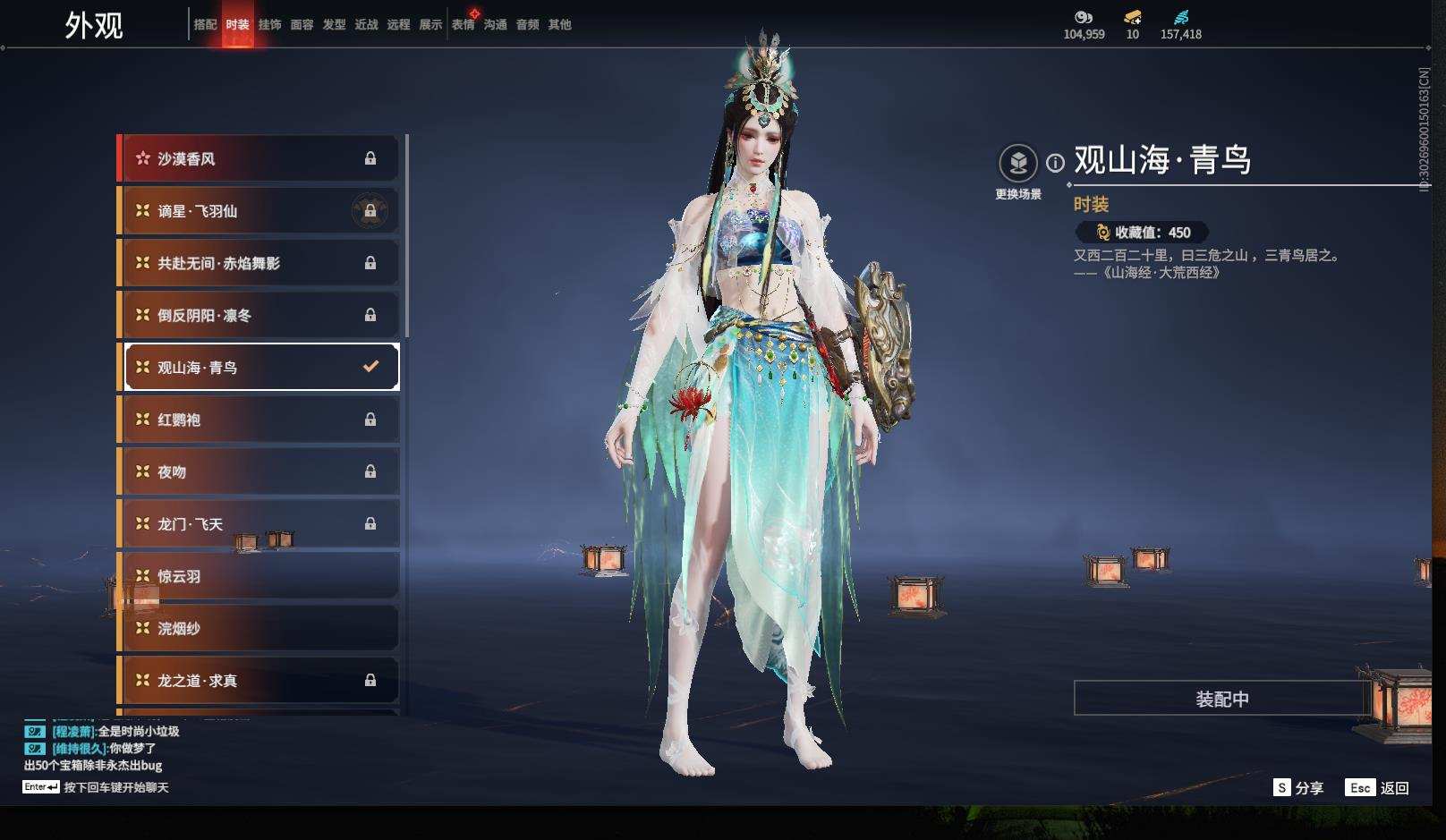Open the 其他 tab
The height and width of the screenshot is (840, 1446).
[x=559, y=25]
